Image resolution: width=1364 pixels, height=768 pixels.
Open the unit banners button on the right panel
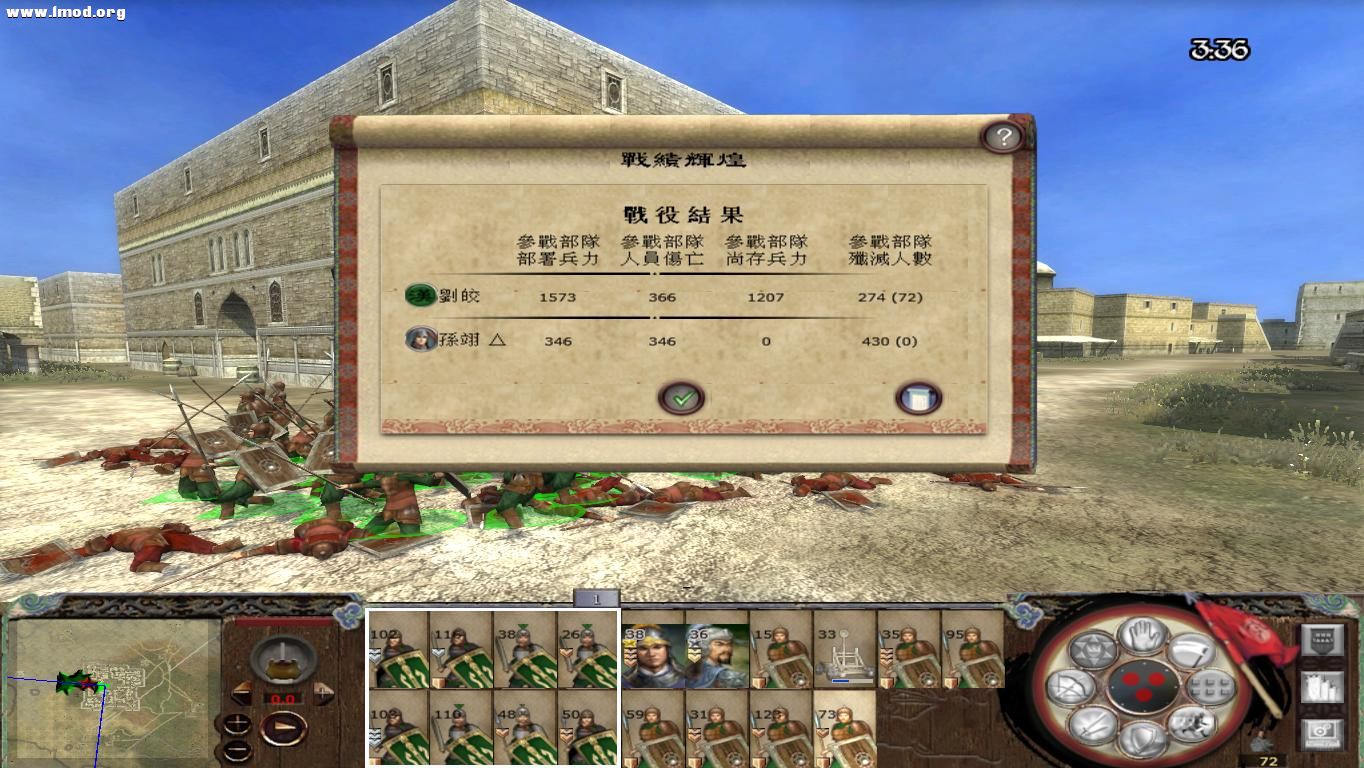pos(1321,640)
